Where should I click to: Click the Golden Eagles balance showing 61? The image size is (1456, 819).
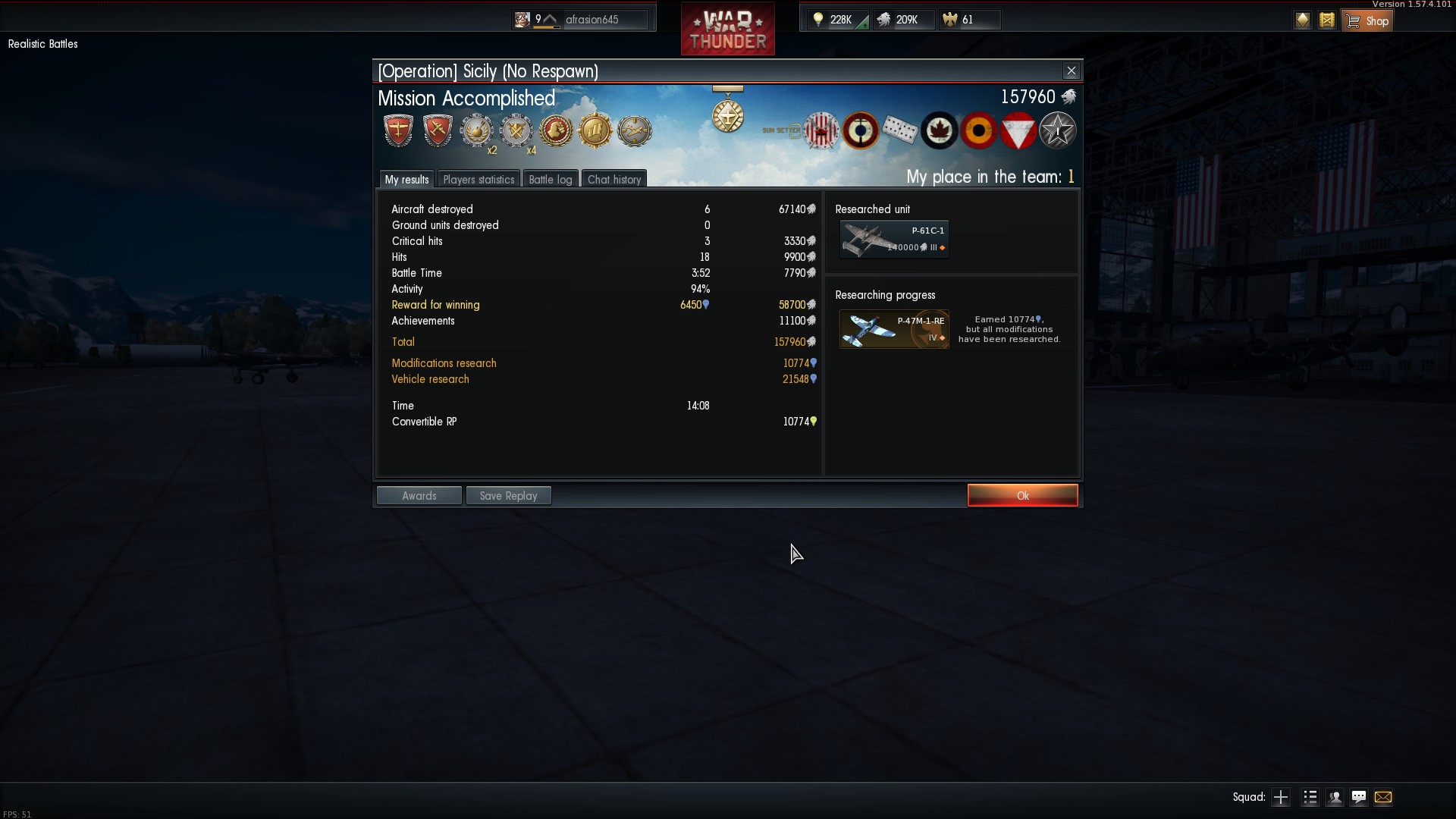tap(960, 20)
